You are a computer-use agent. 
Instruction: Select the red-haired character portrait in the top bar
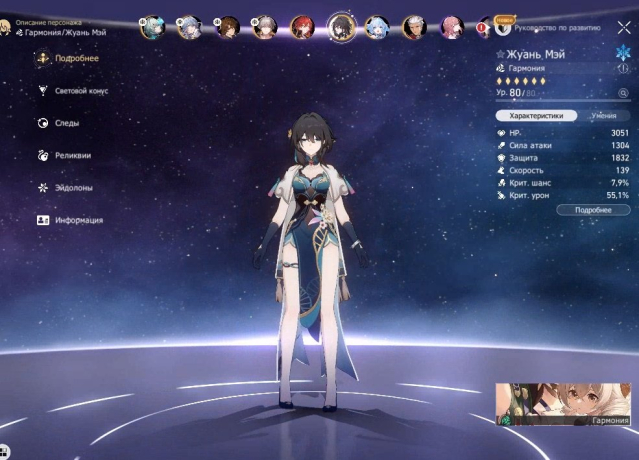[x=303, y=27]
